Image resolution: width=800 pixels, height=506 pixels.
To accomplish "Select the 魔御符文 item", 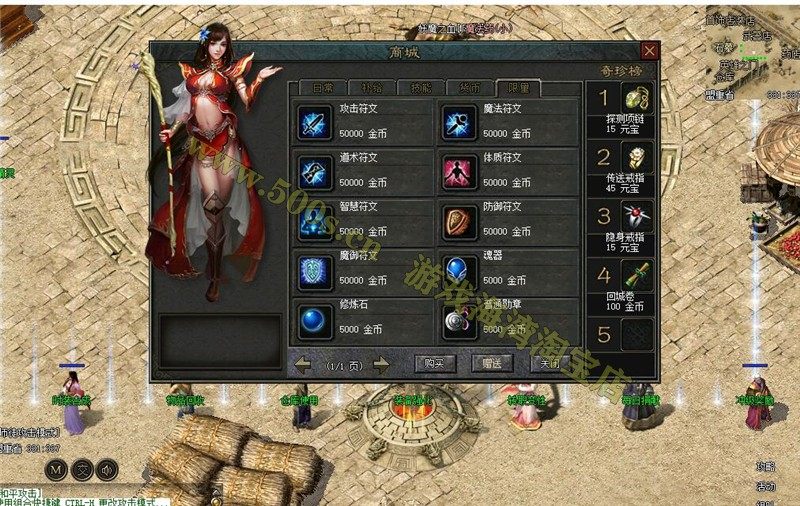I will [316, 271].
